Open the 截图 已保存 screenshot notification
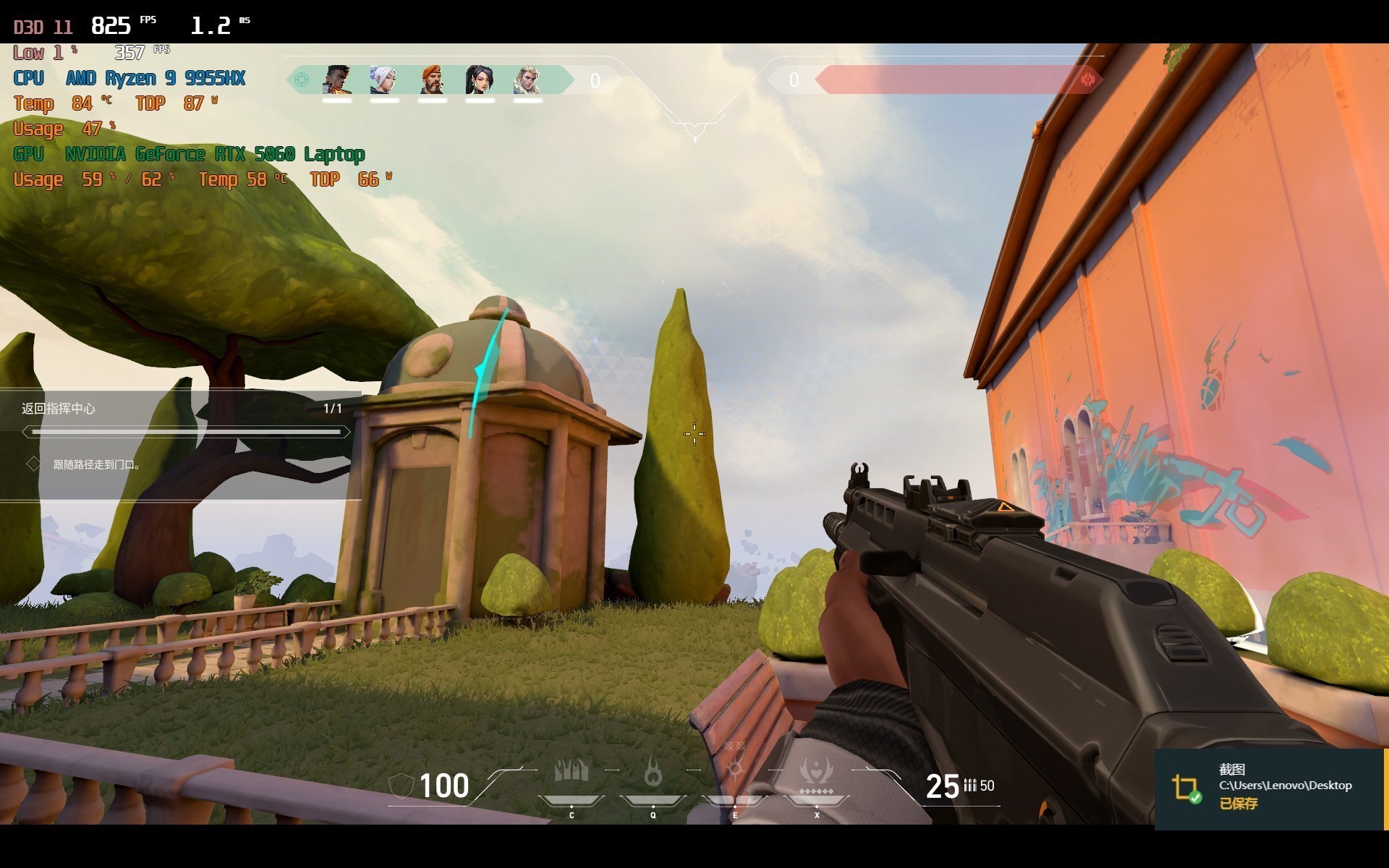1389x868 pixels. (1269, 788)
